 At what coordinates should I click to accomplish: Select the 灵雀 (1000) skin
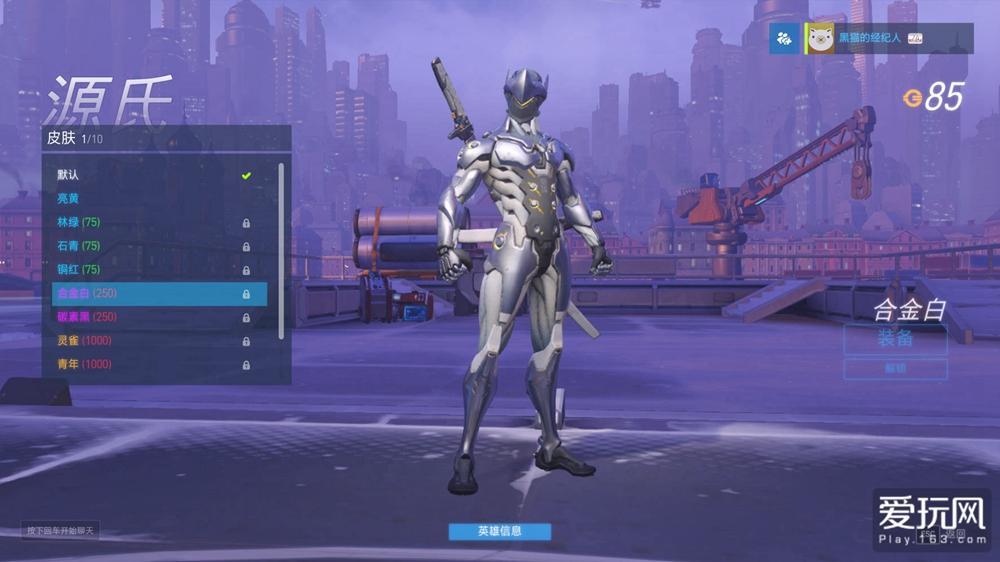[150, 340]
